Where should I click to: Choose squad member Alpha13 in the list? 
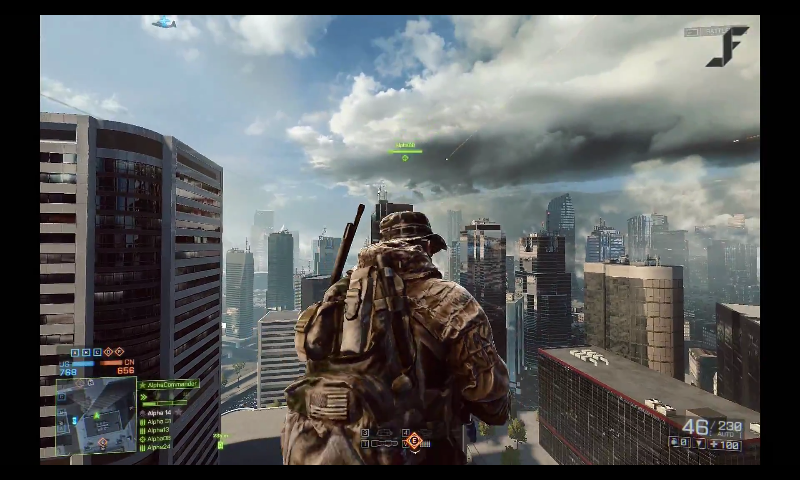[157, 430]
